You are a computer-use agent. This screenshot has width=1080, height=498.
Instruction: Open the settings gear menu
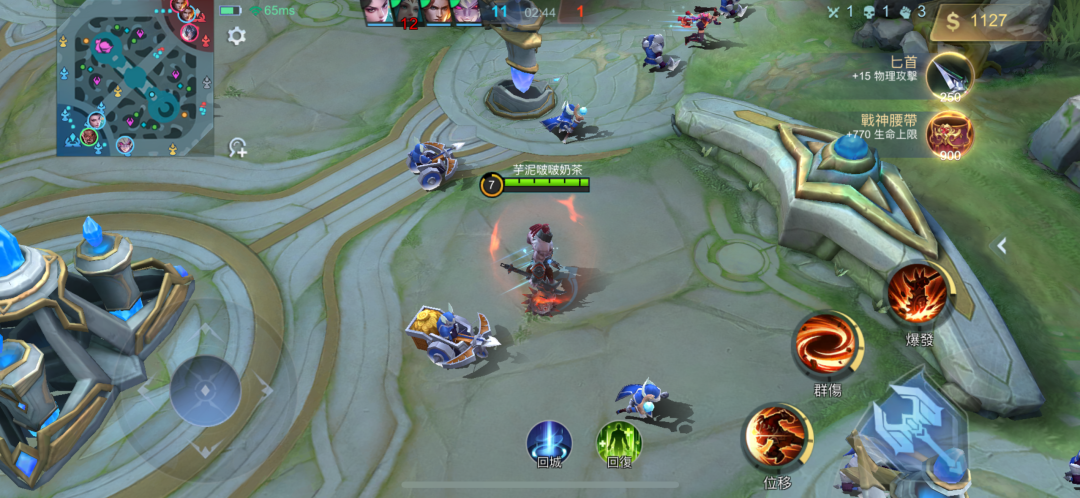237,36
